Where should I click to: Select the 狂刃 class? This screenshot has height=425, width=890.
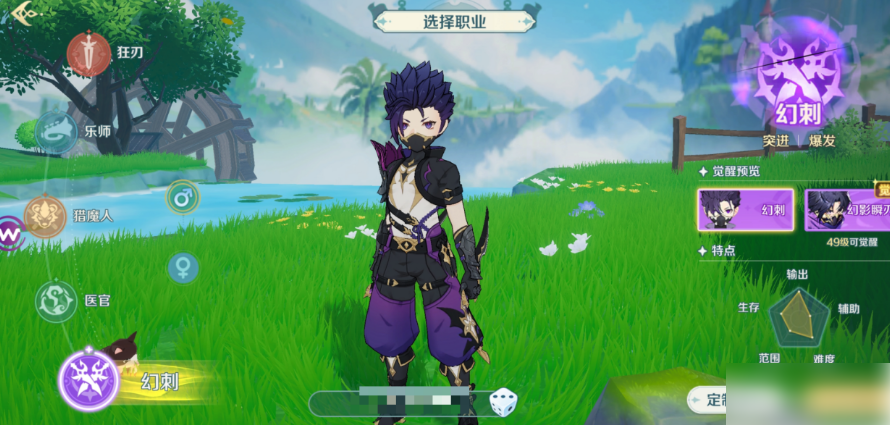point(89,50)
